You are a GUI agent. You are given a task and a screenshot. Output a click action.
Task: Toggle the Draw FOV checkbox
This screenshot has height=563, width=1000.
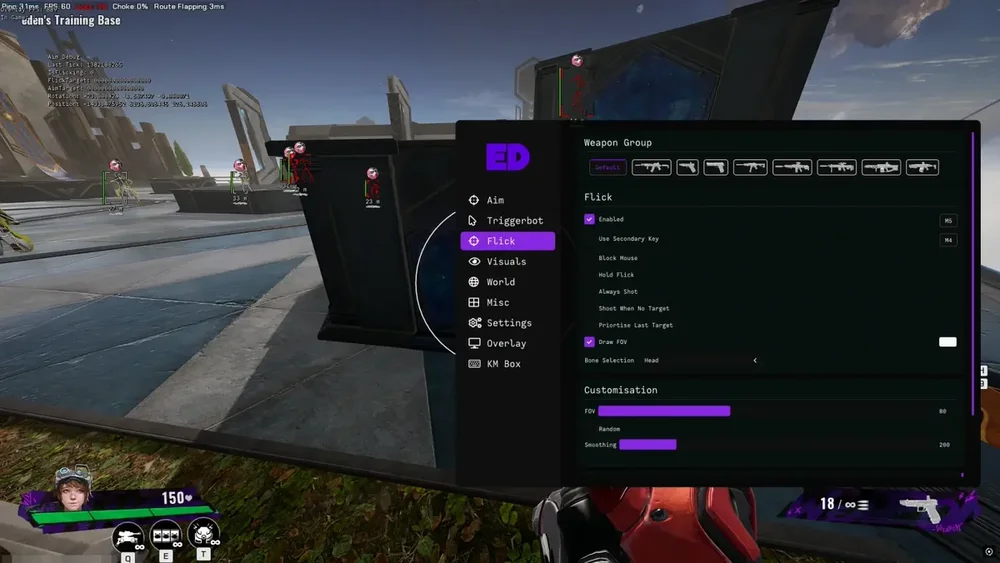point(589,342)
